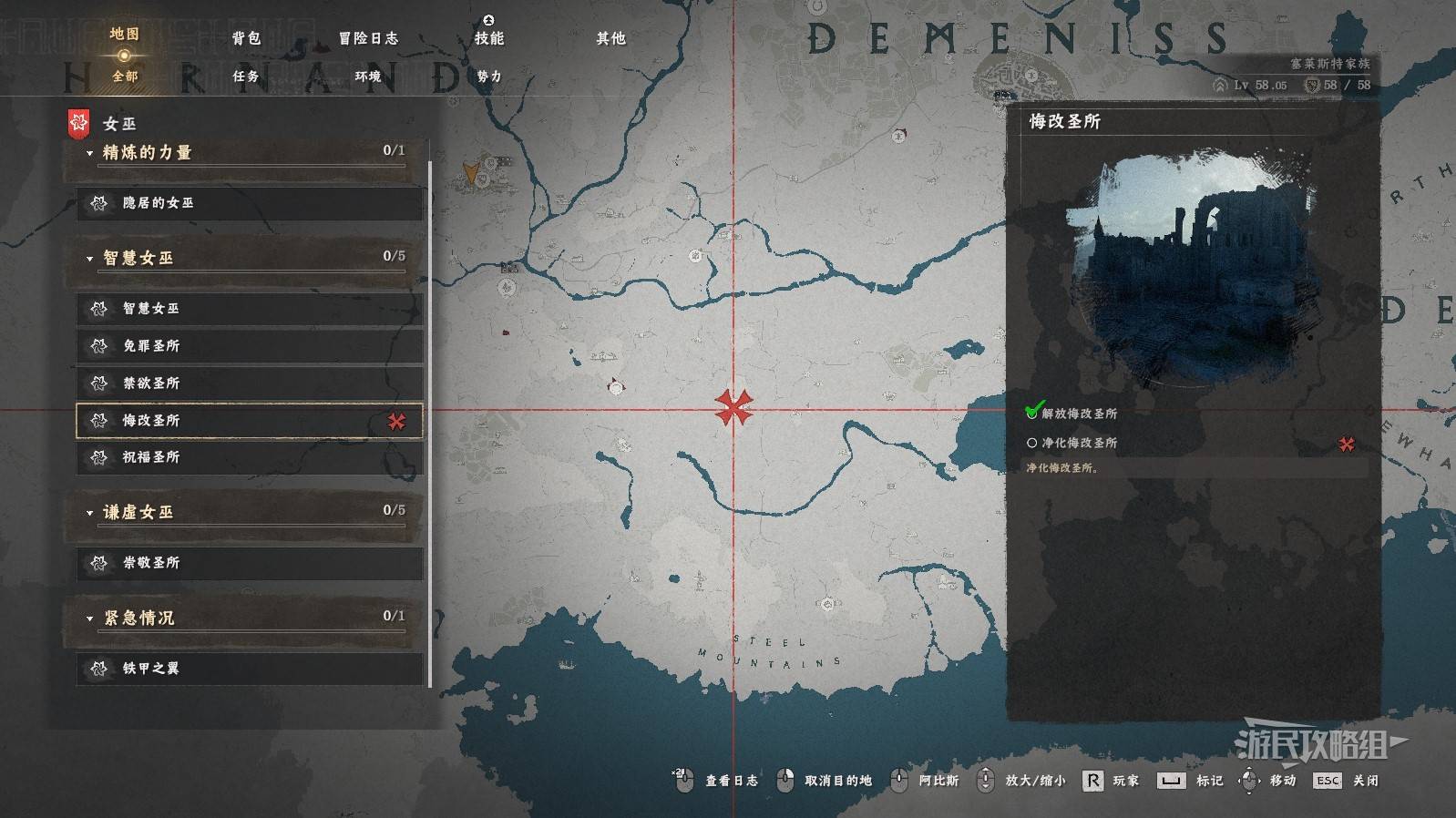Viewport: 1456px width, 818px height.
Task: Show the 势力 map filter
Action: point(489,77)
